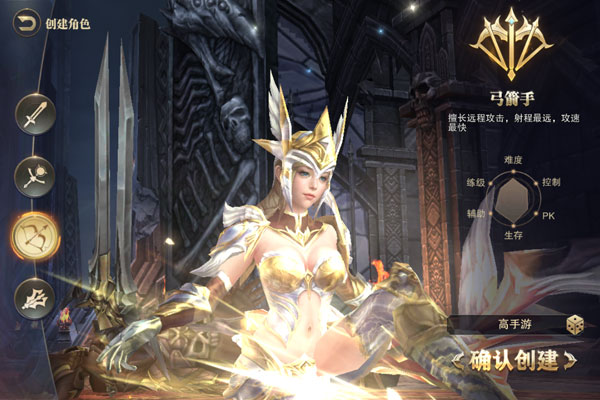The image size is (600, 400).
Task: Go back from the 创建角色 screen
Action: point(27,22)
